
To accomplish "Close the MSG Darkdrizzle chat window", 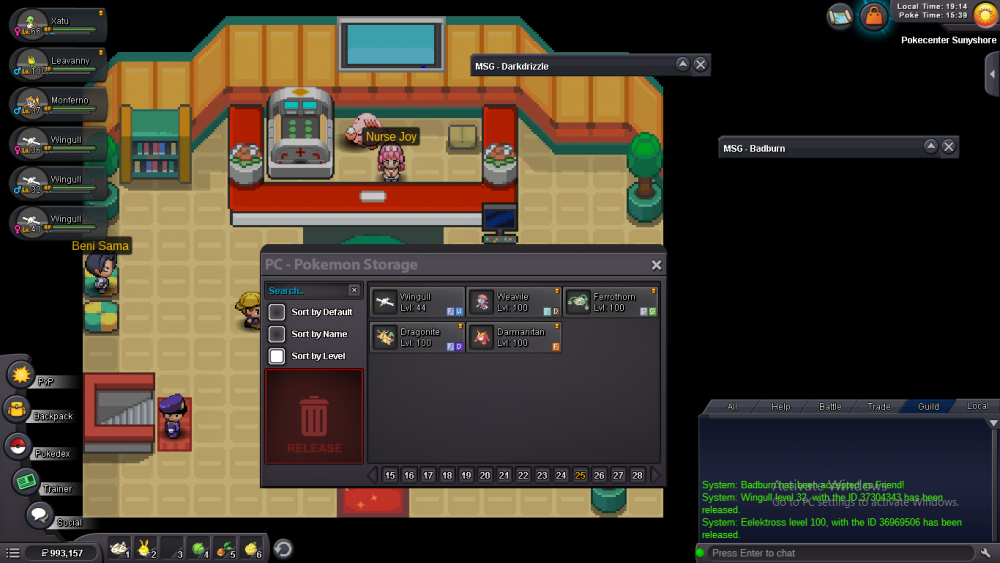I will [701, 65].
